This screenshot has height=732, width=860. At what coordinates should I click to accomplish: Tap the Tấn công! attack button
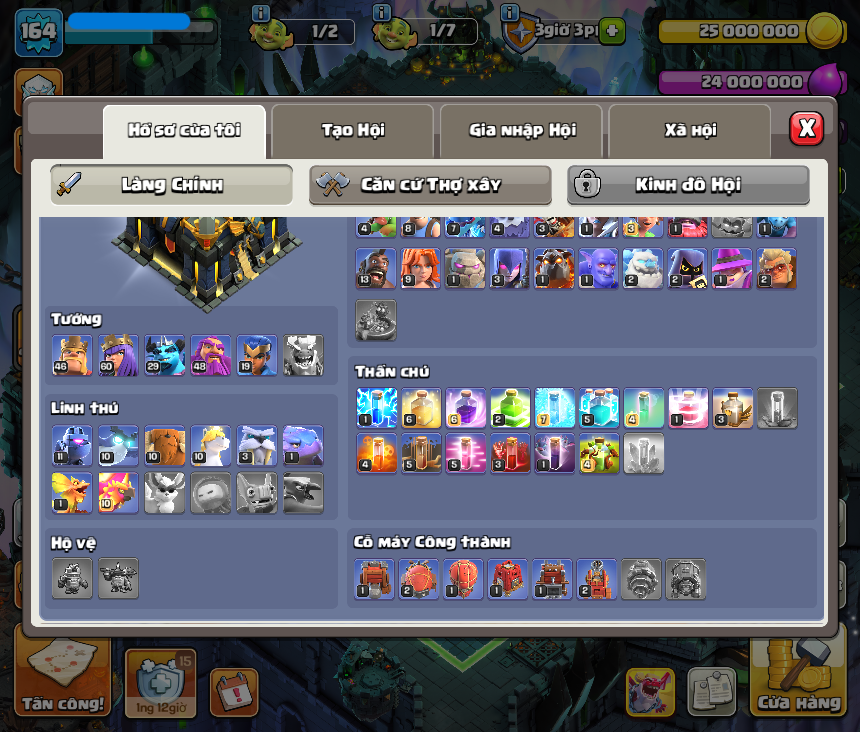pyautogui.click(x=62, y=680)
